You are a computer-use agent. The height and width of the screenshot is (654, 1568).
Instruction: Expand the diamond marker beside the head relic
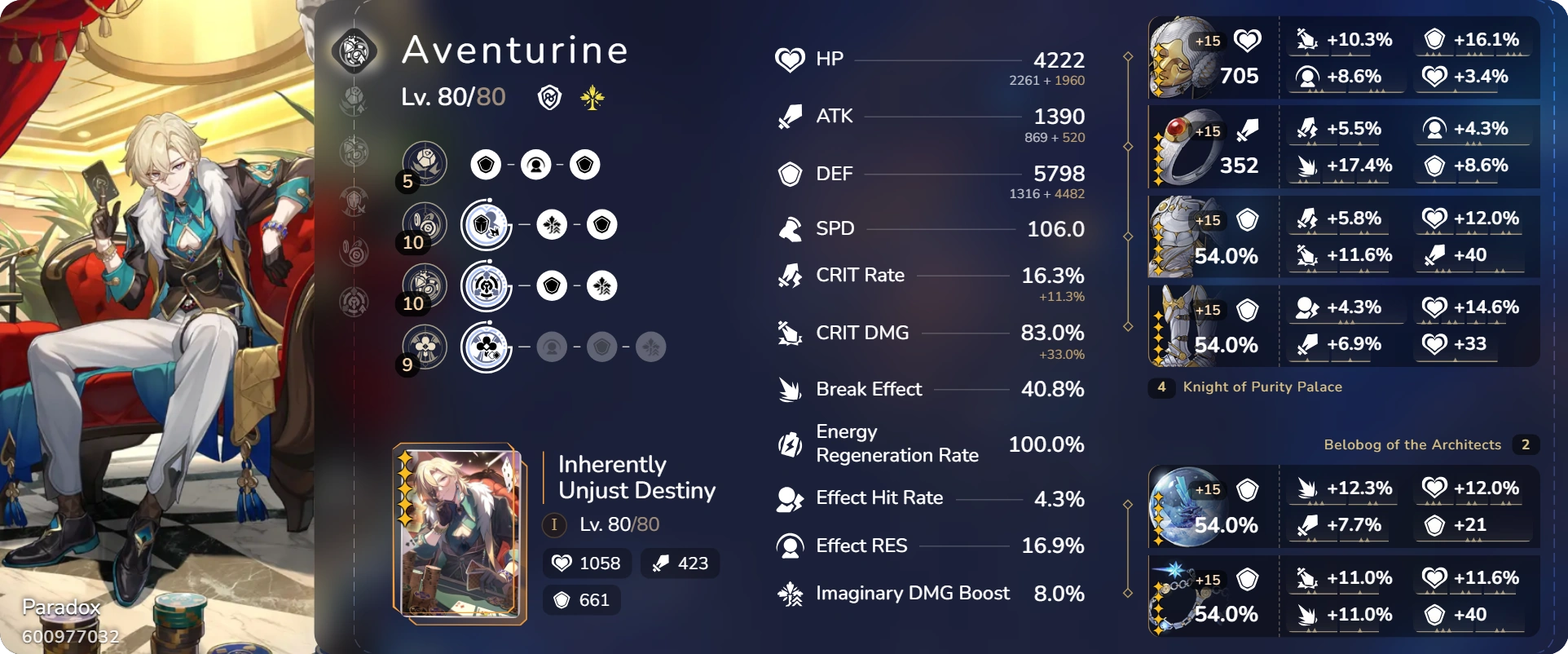(1129, 57)
